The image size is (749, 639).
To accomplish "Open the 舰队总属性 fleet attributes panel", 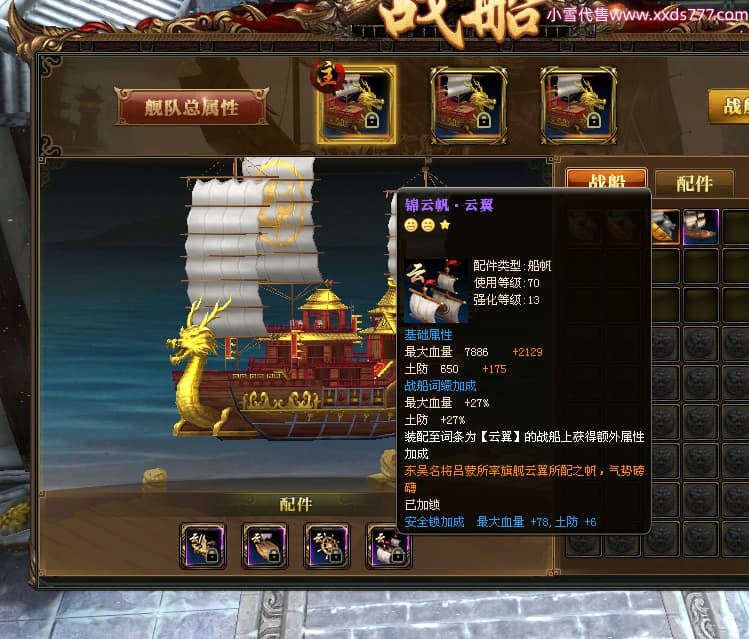I will [x=191, y=107].
